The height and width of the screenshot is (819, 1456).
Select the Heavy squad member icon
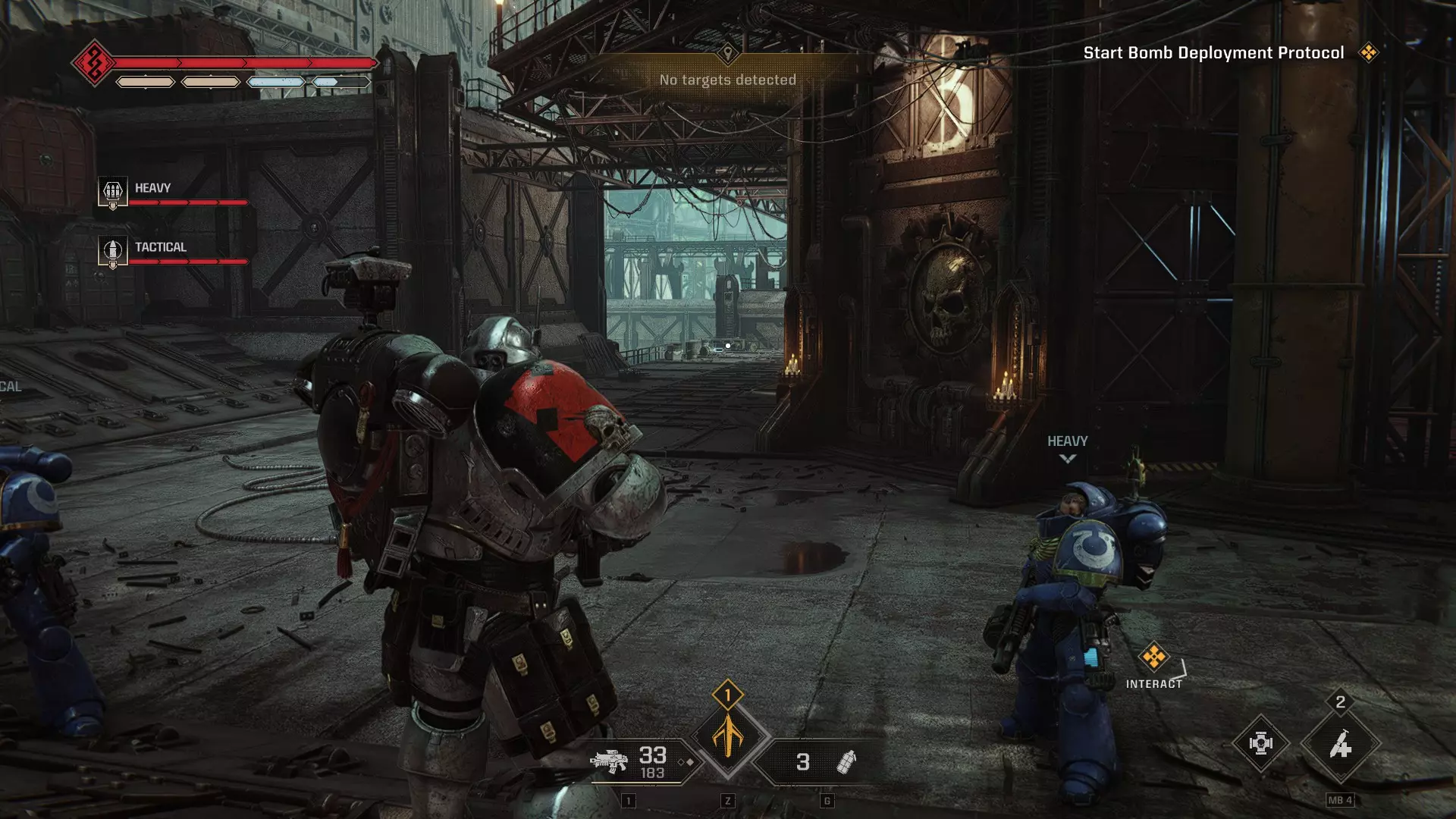pyautogui.click(x=113, y=191)
